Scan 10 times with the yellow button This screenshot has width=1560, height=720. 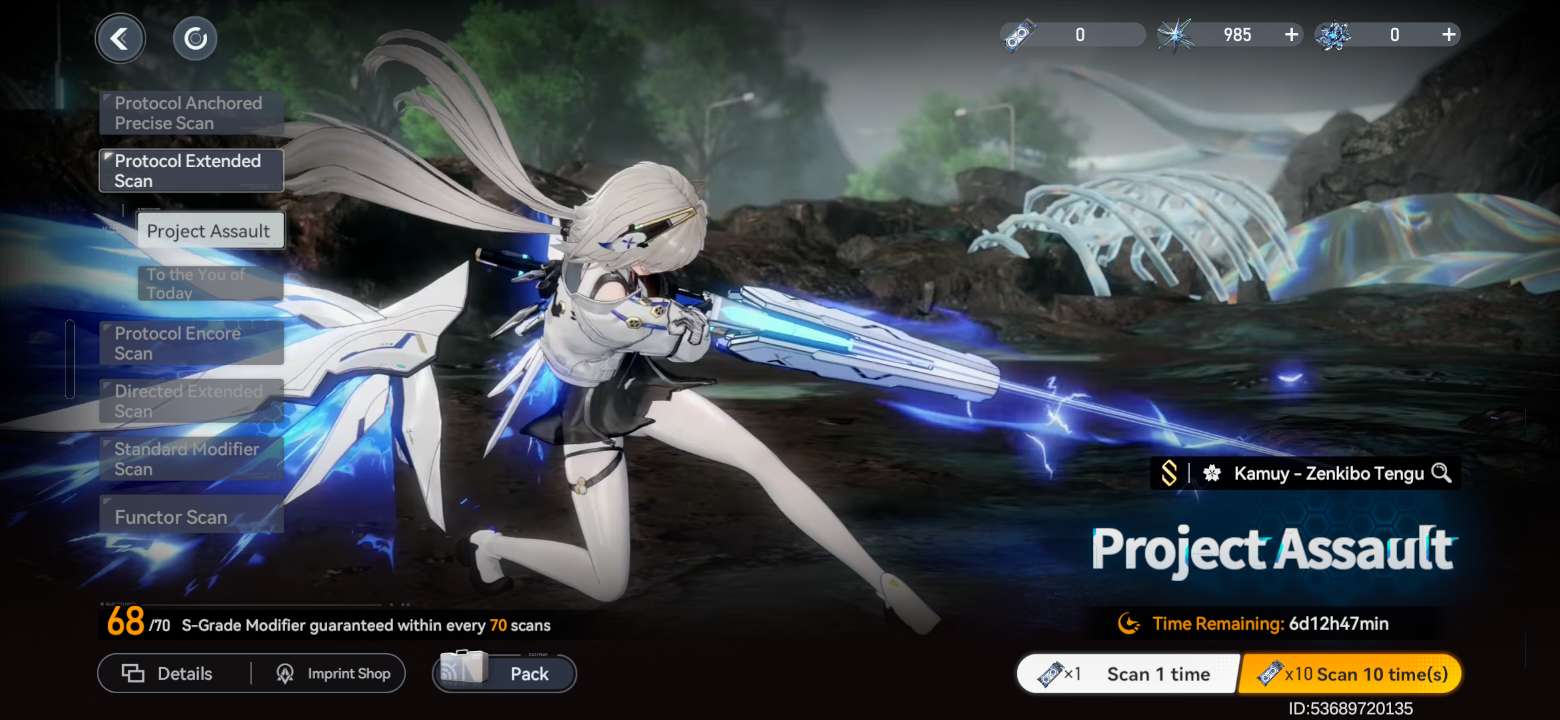tap(1350, 674)
